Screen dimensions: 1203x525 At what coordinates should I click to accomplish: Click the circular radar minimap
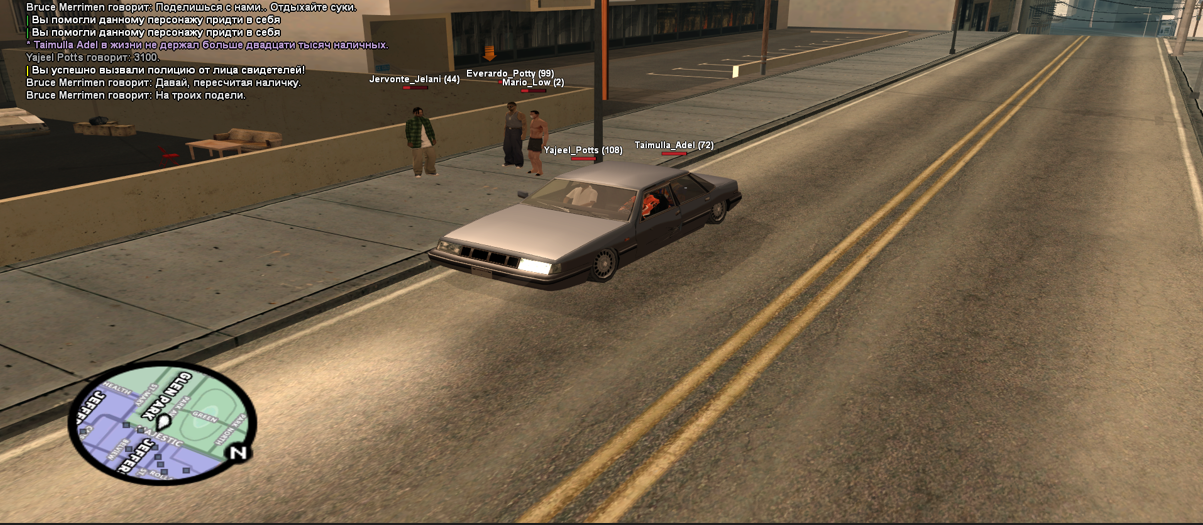click(x=162, y=423)
